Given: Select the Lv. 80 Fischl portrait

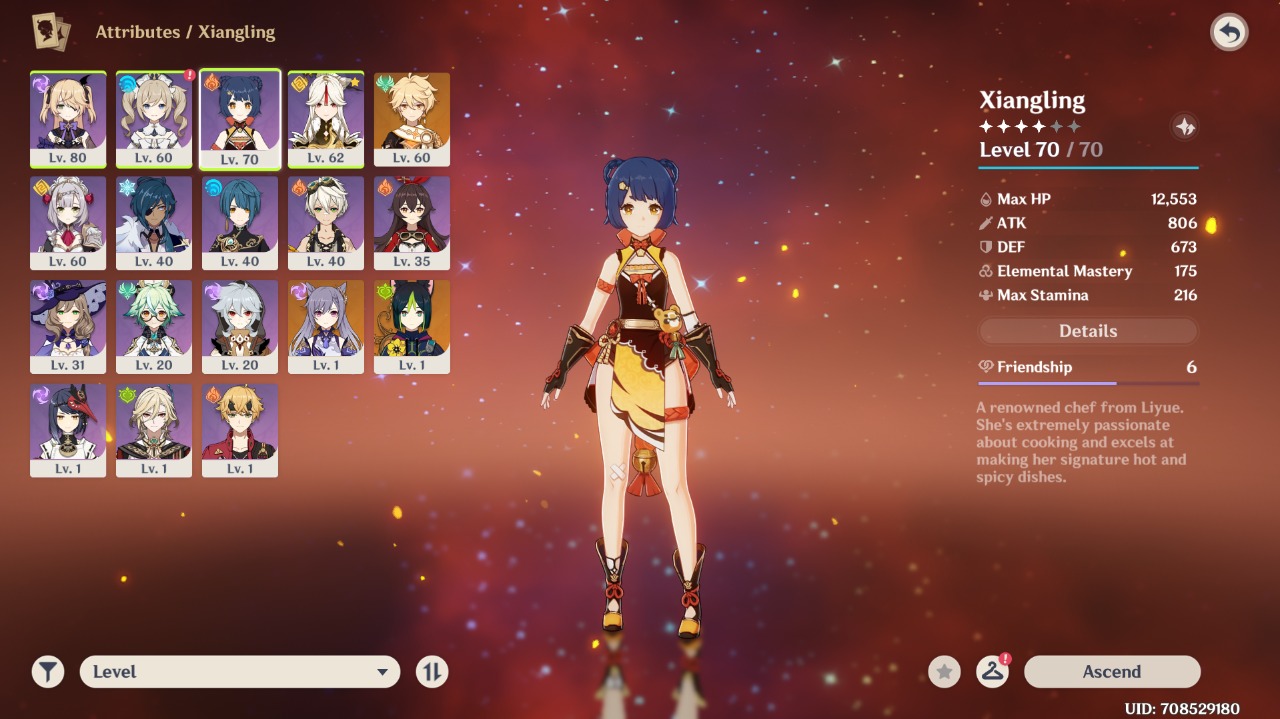Looking at the screenshot, I should (x=68, y=118).
